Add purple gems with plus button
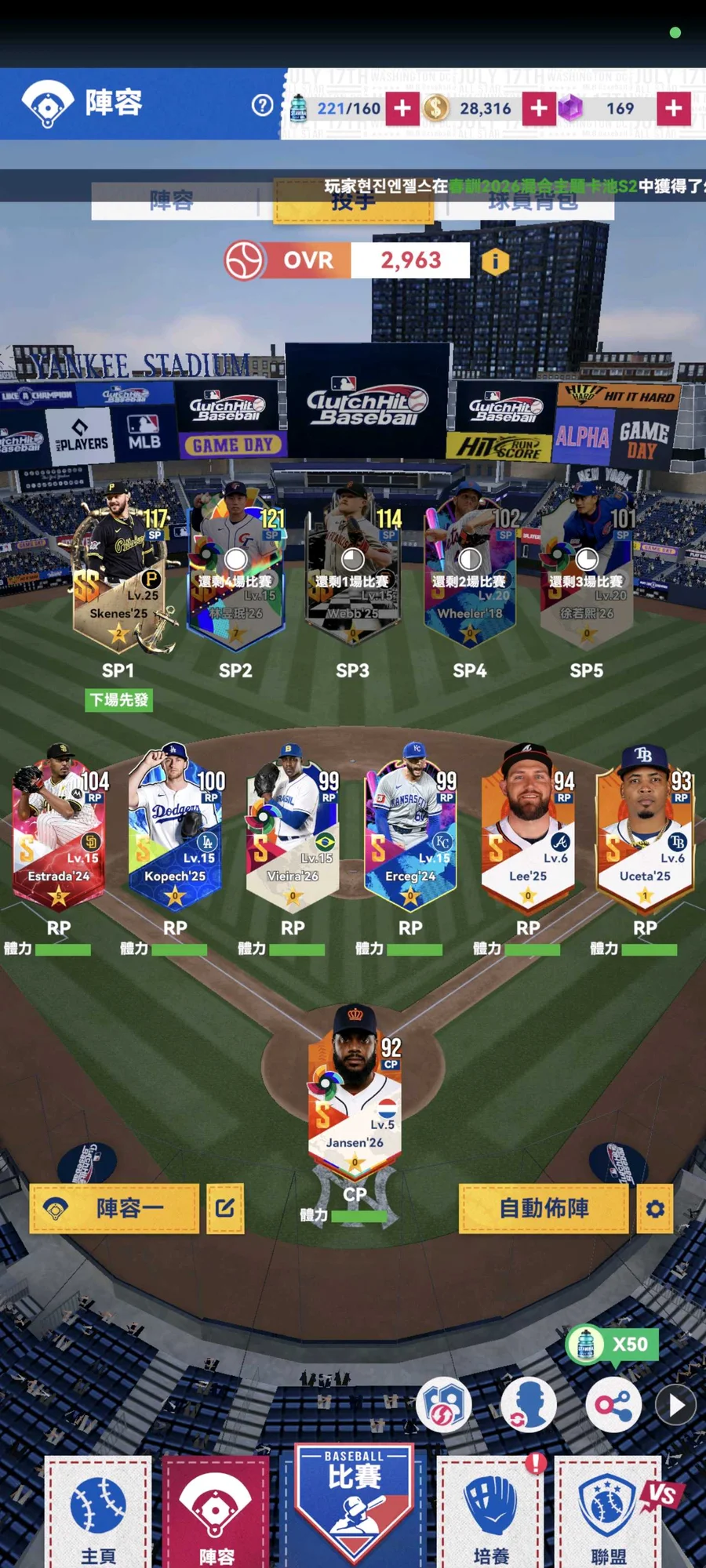Viewport: 706px width, 1568px height. [x=674, y=108]
